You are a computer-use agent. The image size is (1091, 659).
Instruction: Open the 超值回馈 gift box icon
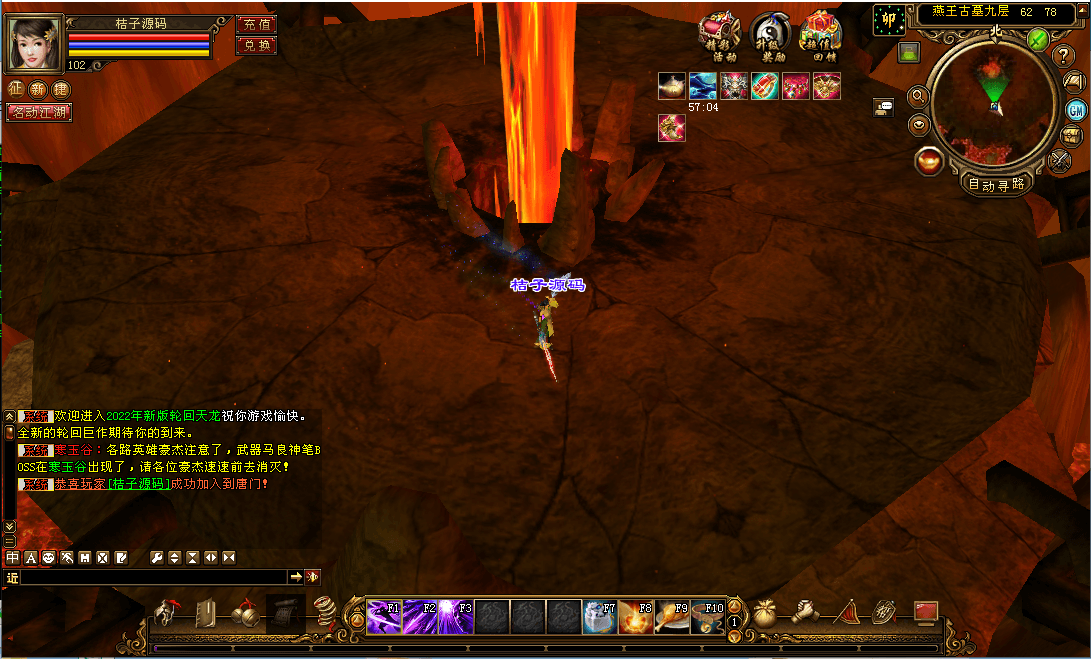click(x=821, y=38)
